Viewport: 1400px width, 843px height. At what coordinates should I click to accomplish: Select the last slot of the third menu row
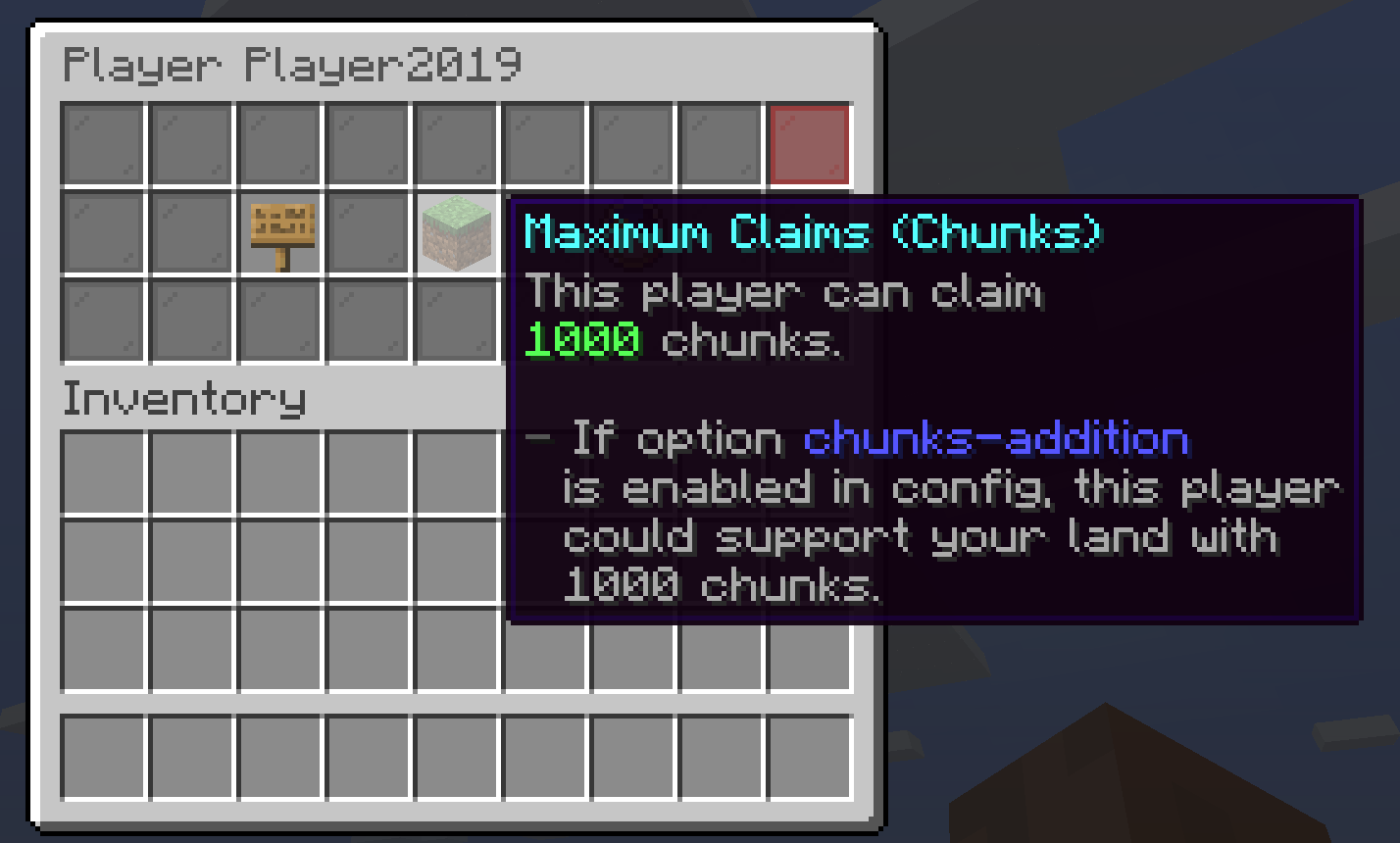(456, 321)
